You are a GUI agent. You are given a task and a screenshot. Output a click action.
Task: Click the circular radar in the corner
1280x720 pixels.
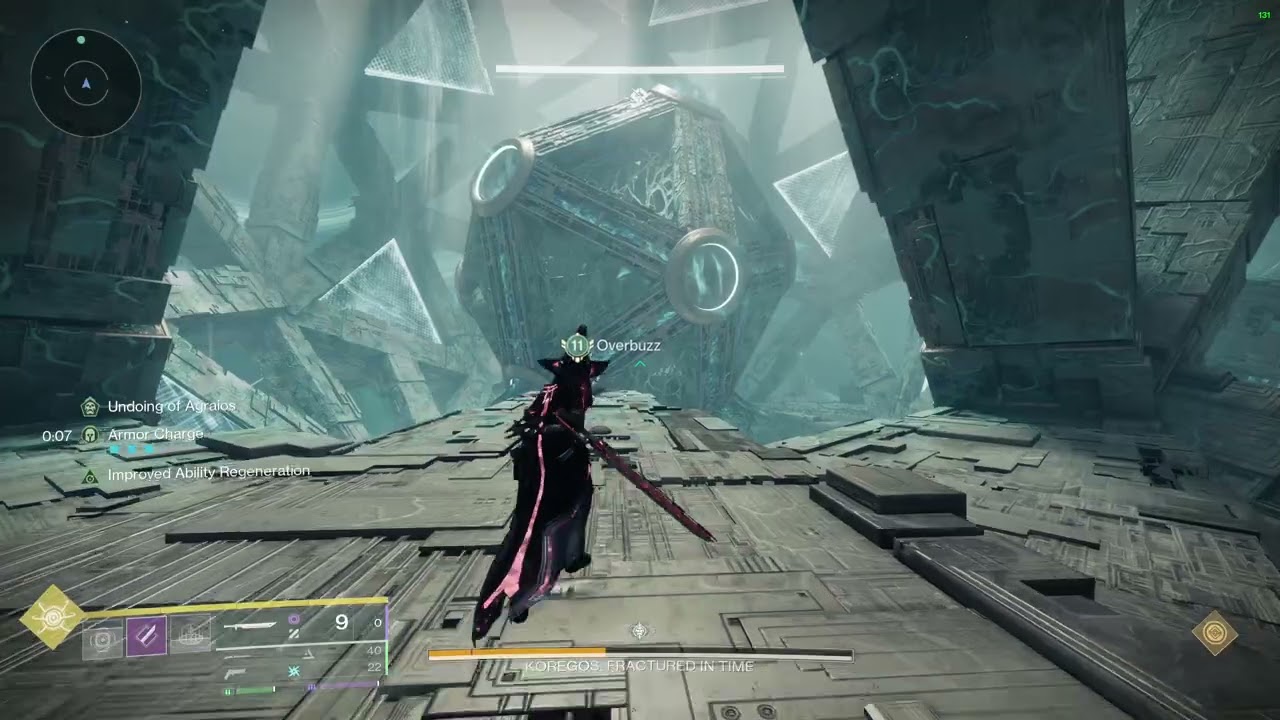coord(86,82)
